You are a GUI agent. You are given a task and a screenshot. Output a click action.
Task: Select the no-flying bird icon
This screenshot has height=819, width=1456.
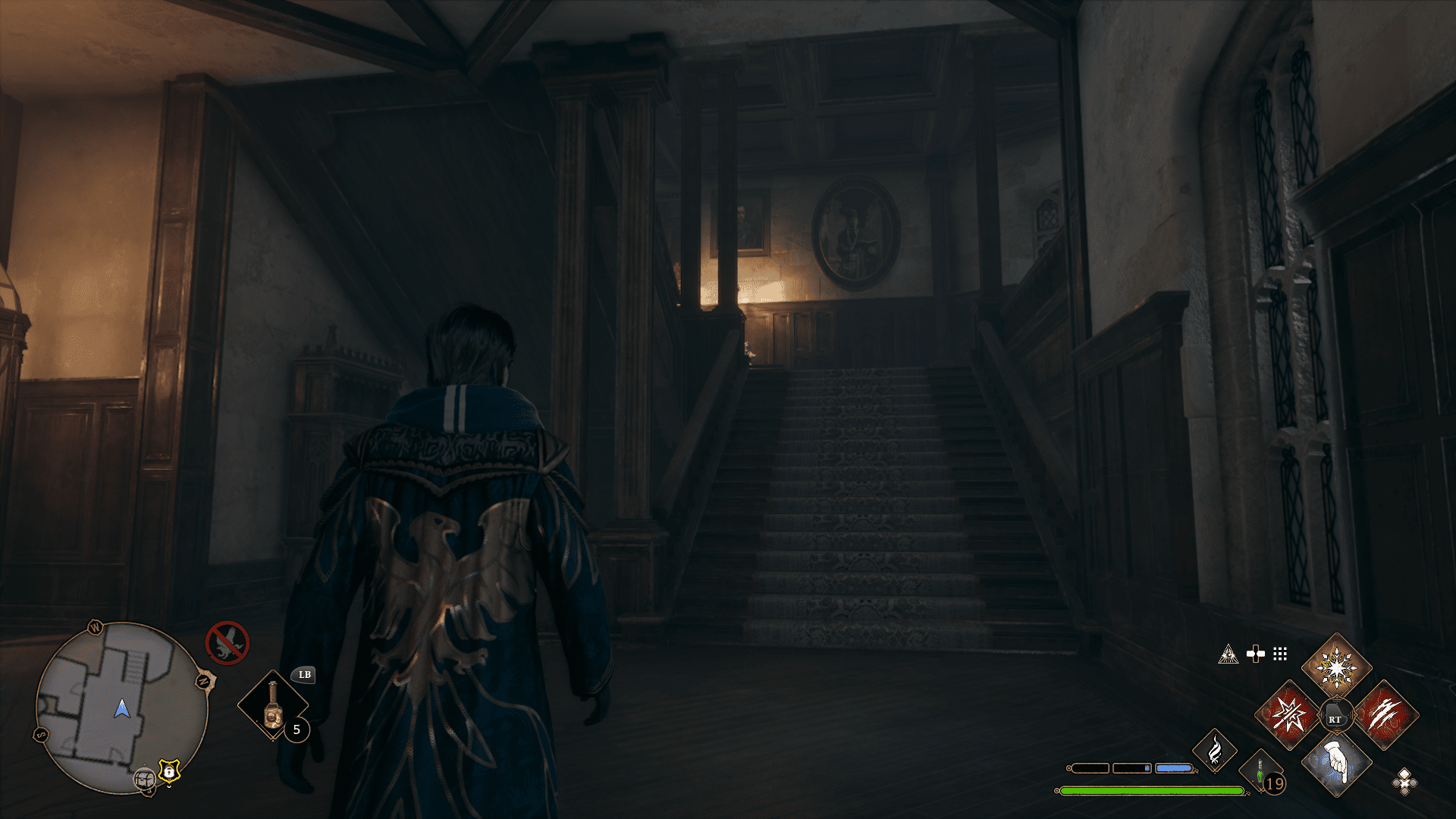227,643
